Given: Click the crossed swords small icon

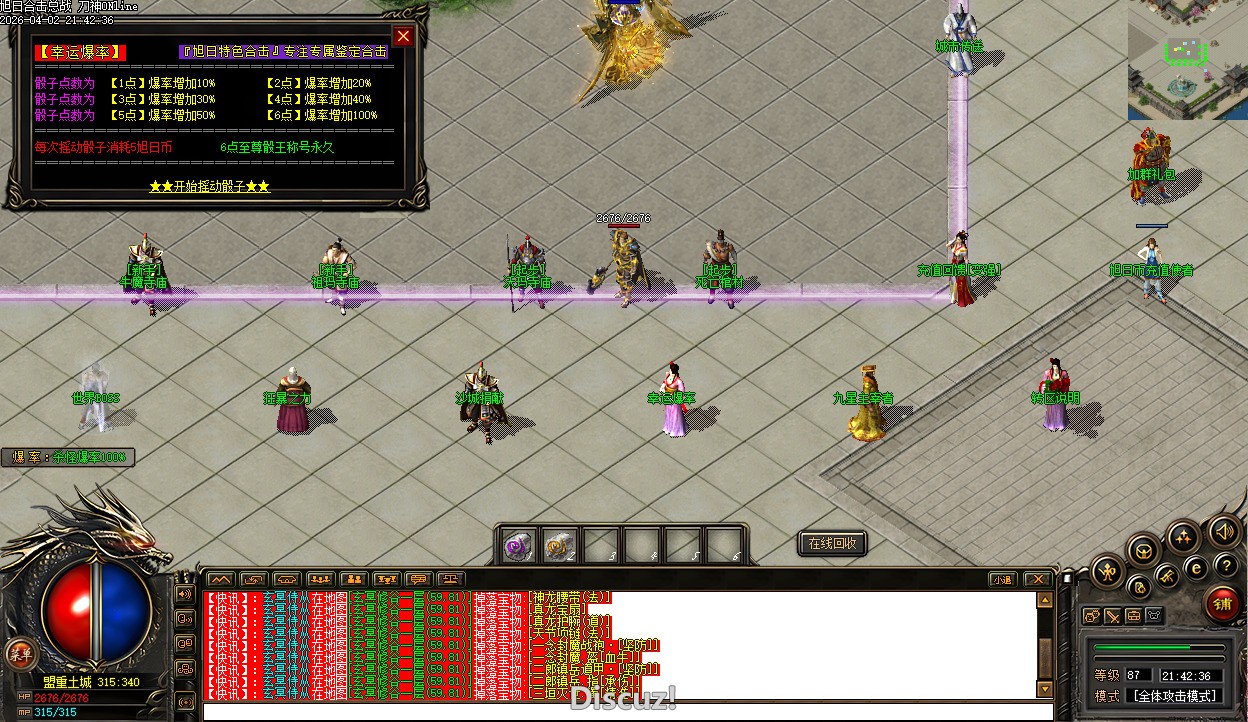Looking at the screenshot, I should pyautogui.click(x=1112, y=616).
